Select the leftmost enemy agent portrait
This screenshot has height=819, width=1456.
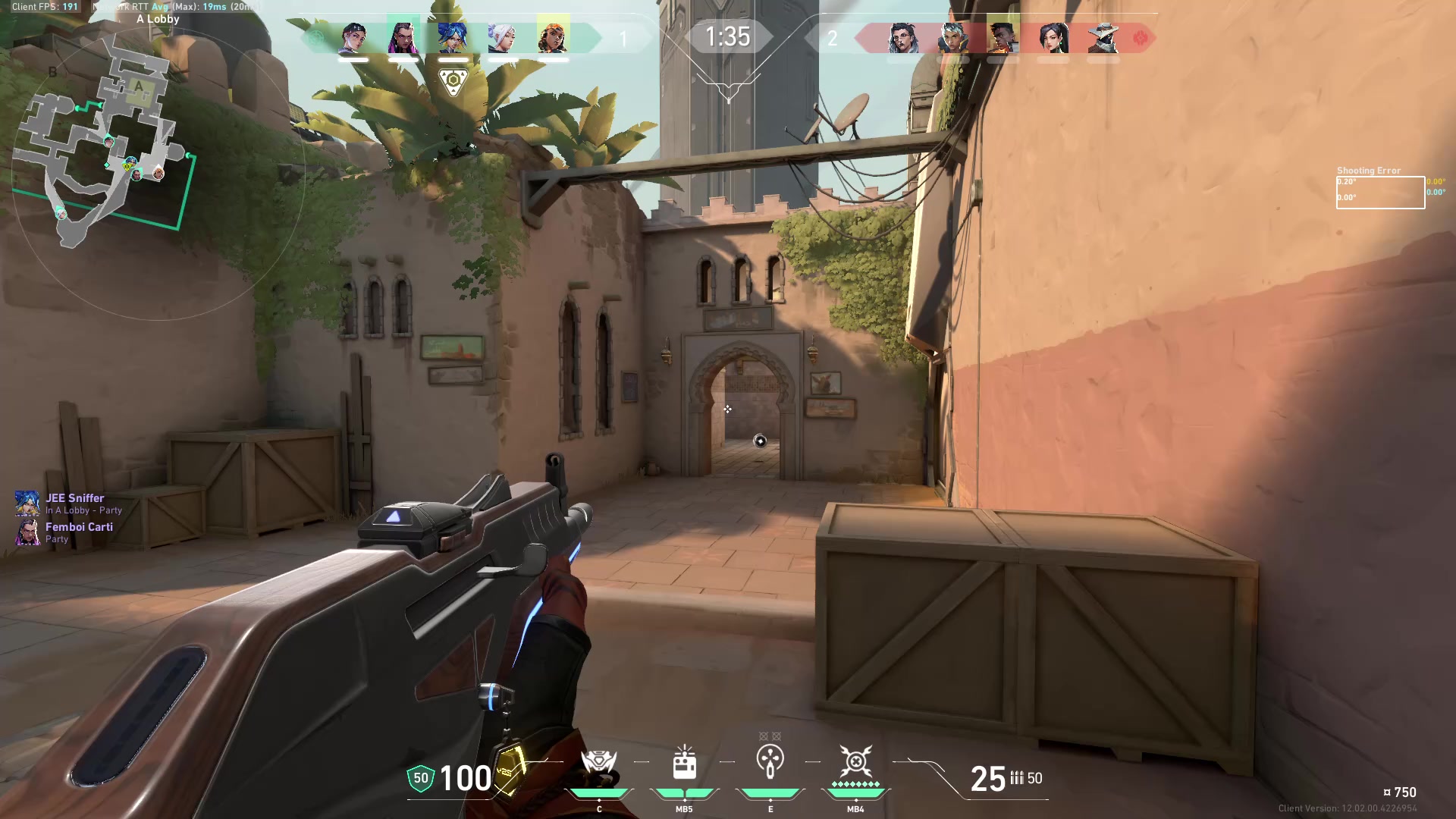[x=902, y=36]
